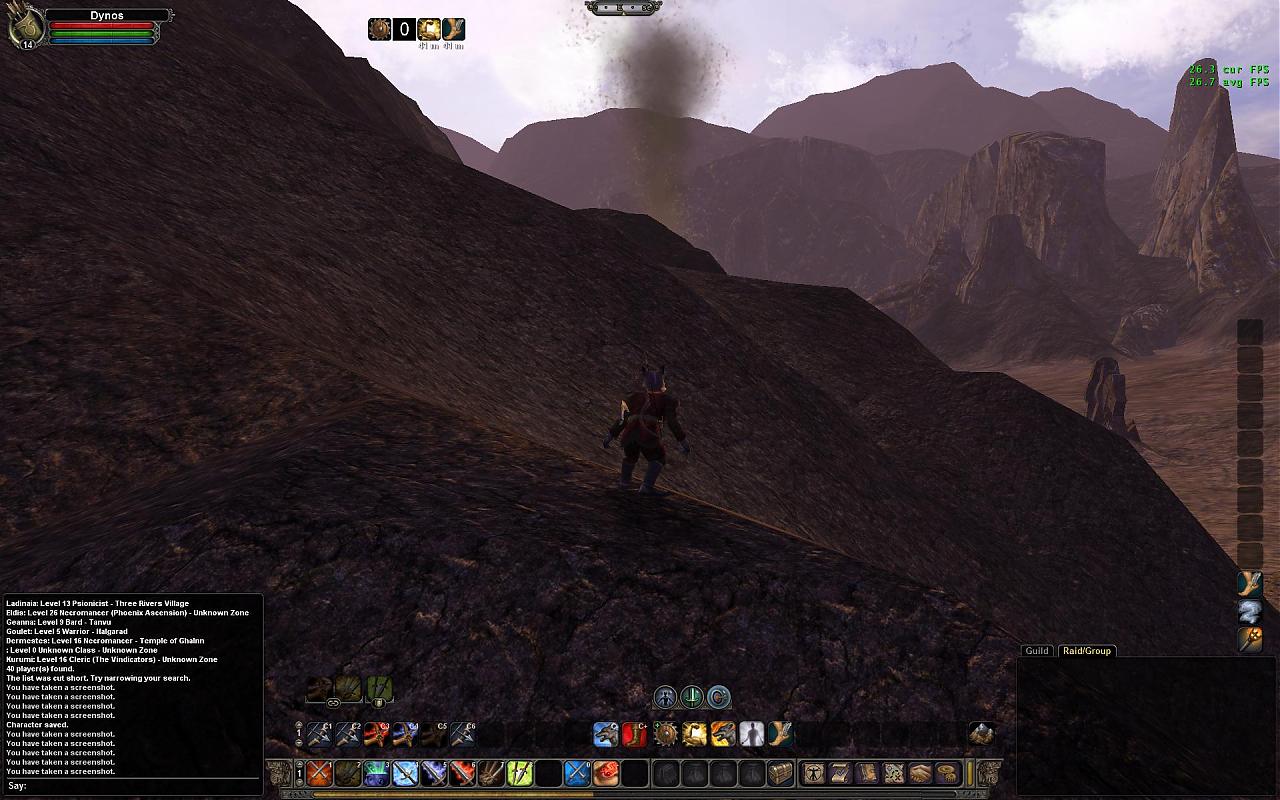Viewport: 1280px width, 800px height.
Task: Use the glowing torch staff icon
Action: point(1250,639)
